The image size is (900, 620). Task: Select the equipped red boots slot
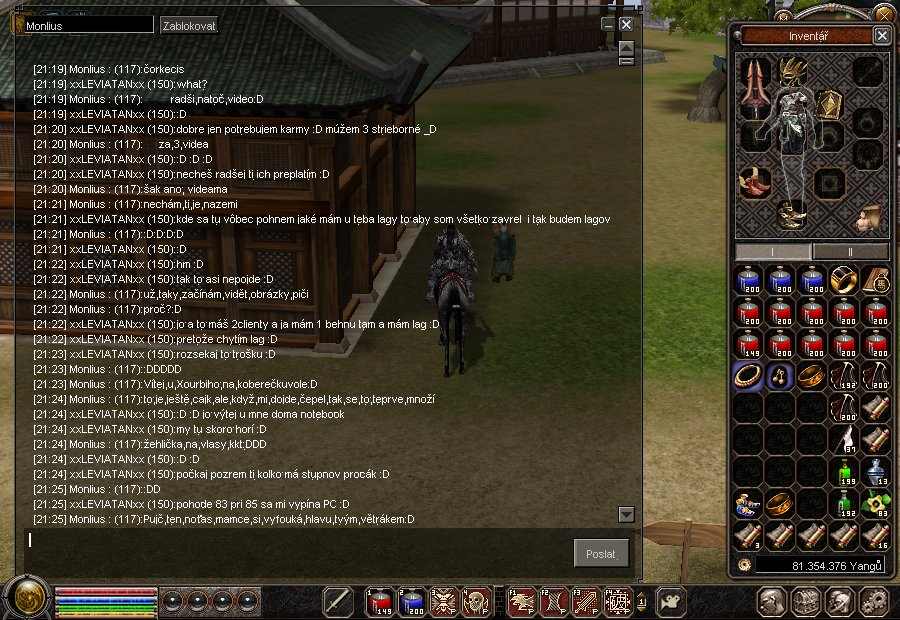point(755,181)
